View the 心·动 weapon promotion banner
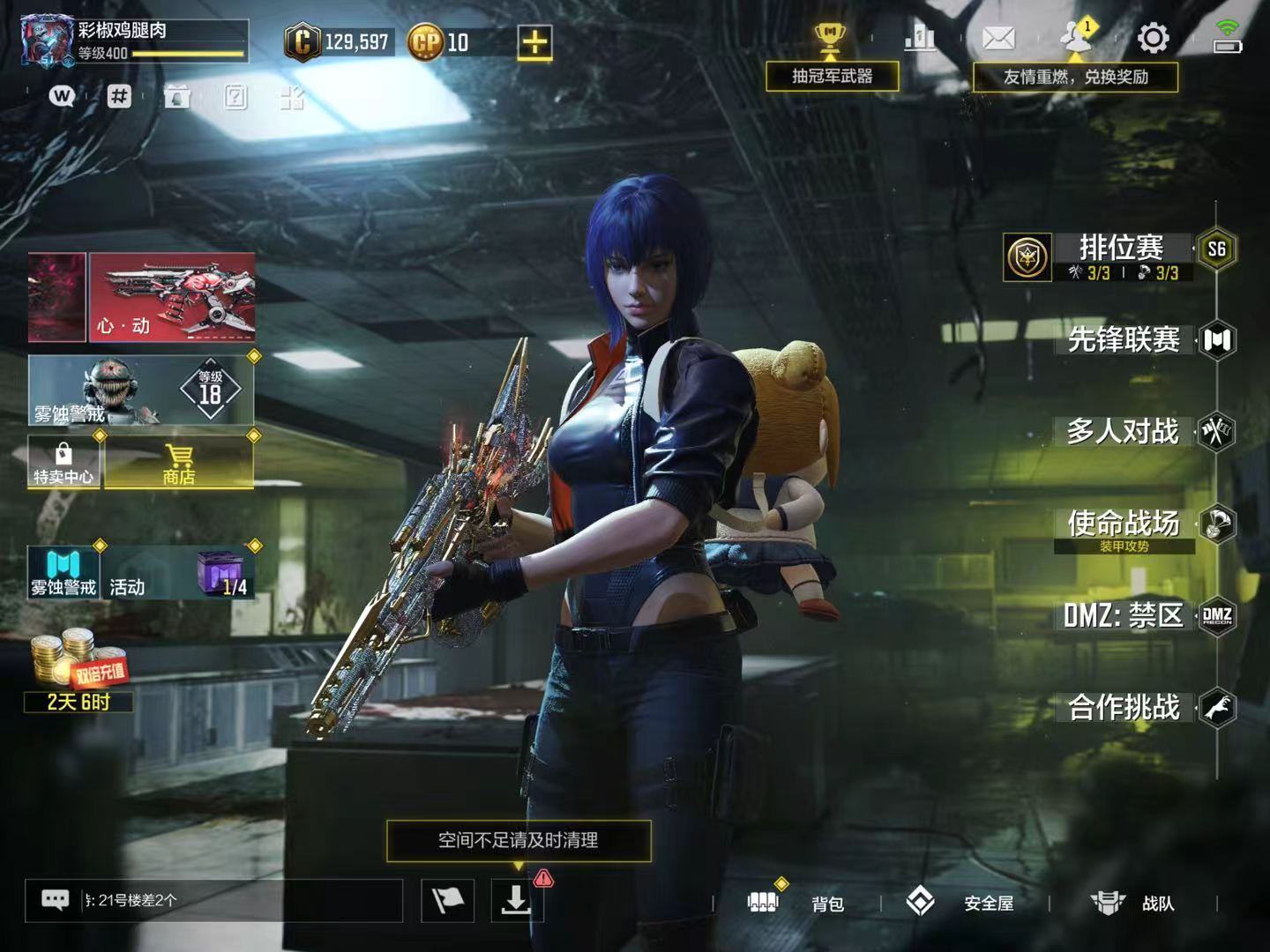1270x952 pixels. [x=172, y=297]
